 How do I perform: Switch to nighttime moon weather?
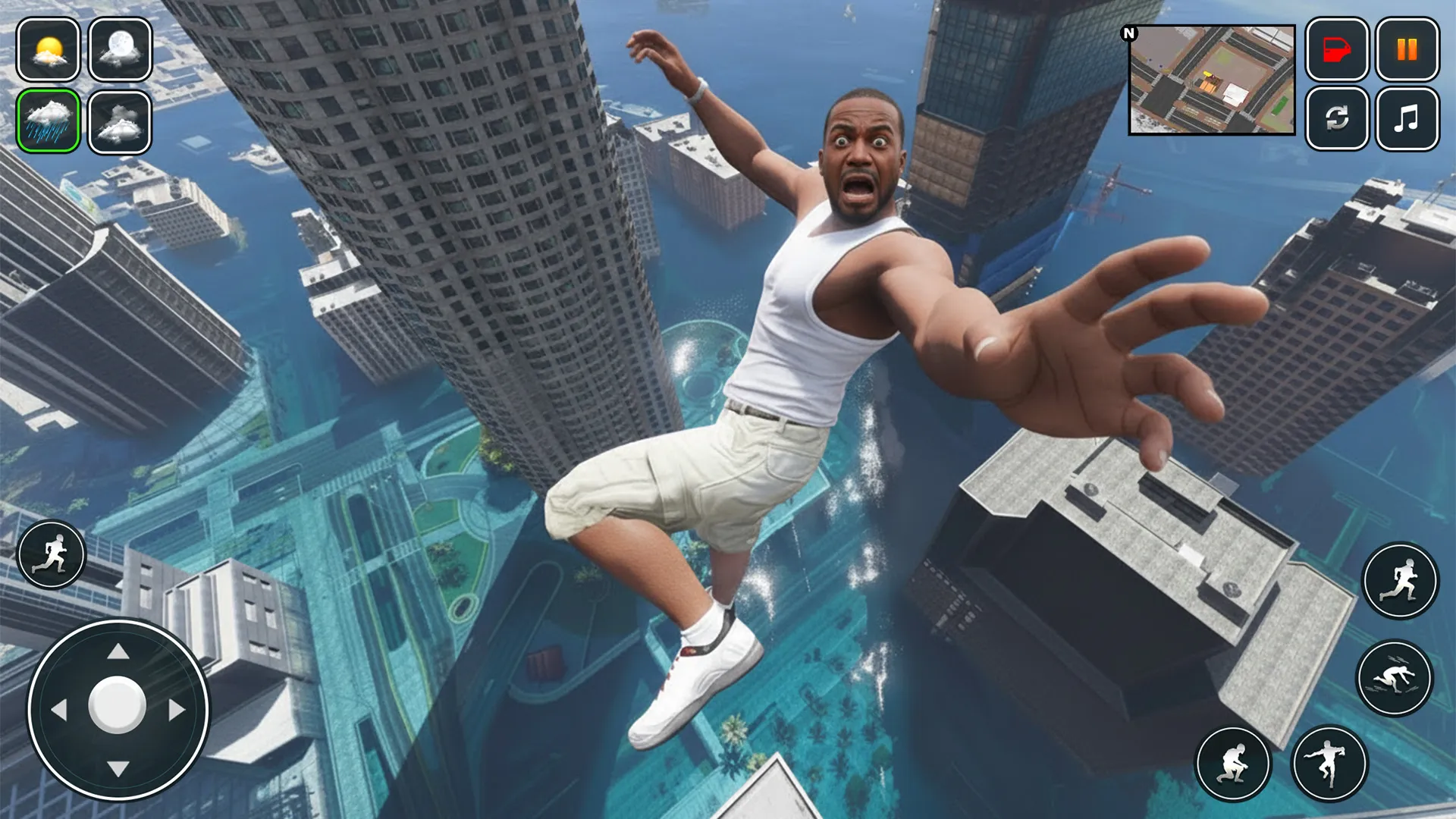[x=118, y=52]
